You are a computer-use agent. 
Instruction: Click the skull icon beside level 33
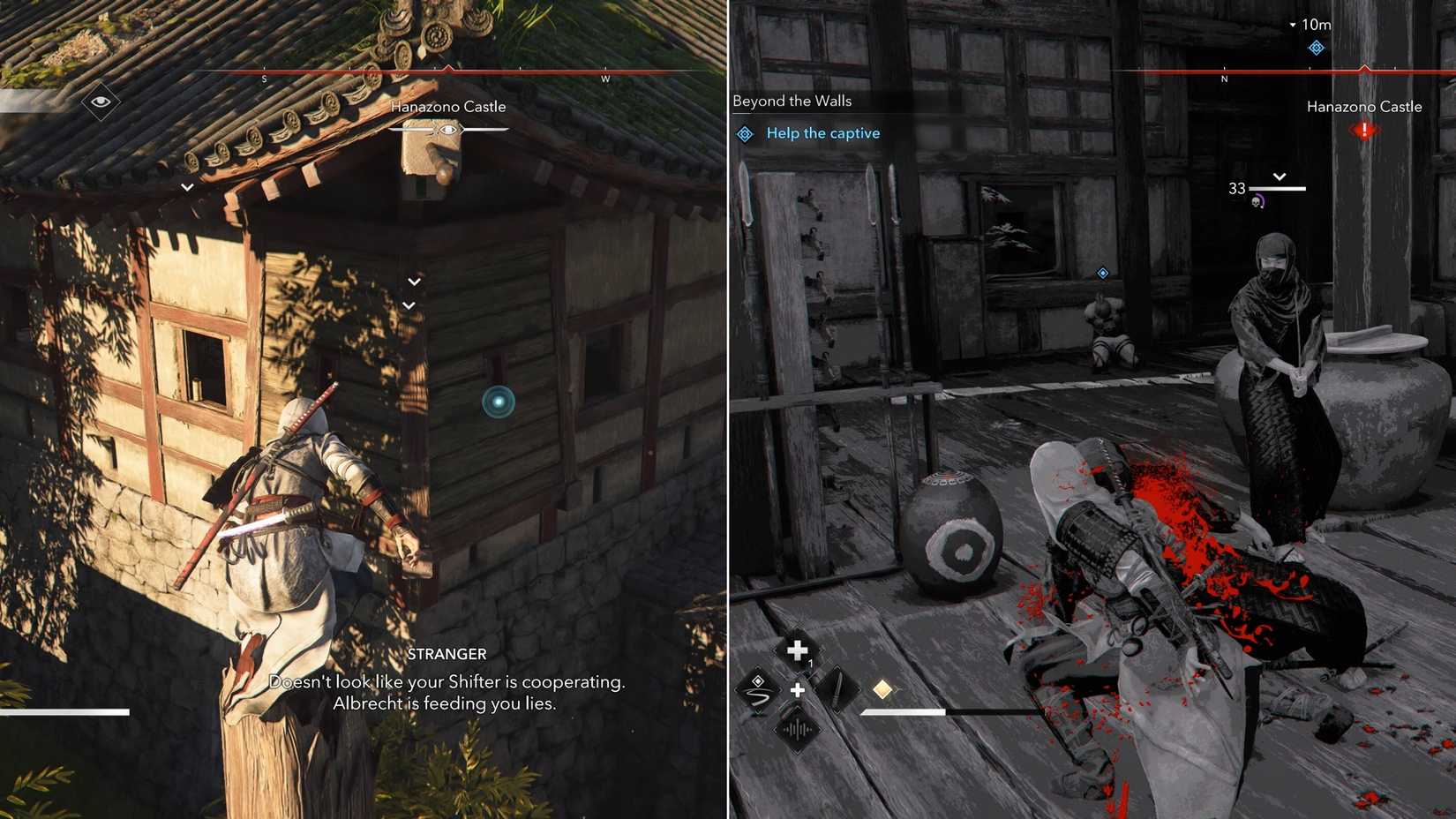pyautogui.click(x=1257, y=201)
